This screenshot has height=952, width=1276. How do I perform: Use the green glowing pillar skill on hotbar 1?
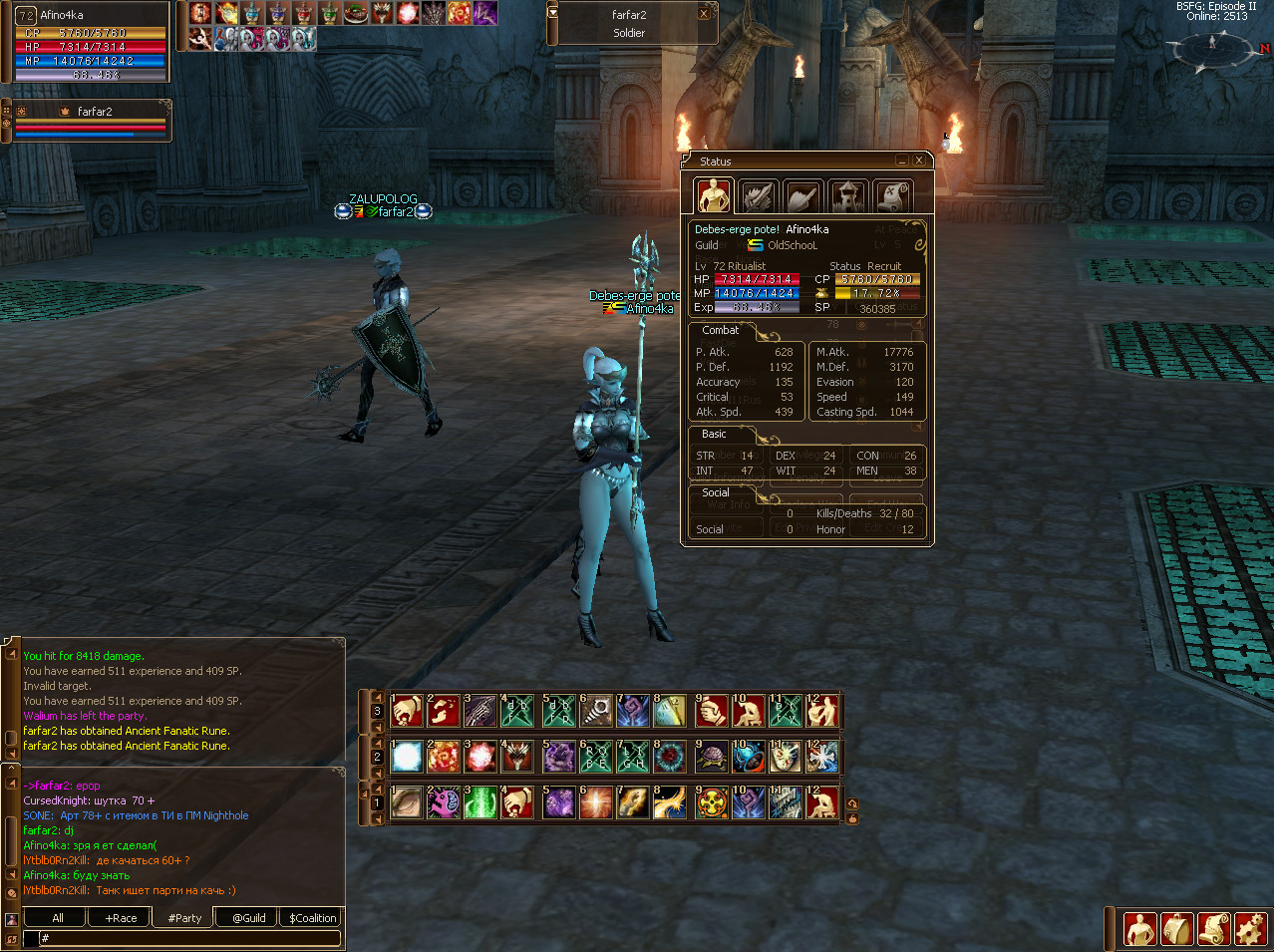480,802
